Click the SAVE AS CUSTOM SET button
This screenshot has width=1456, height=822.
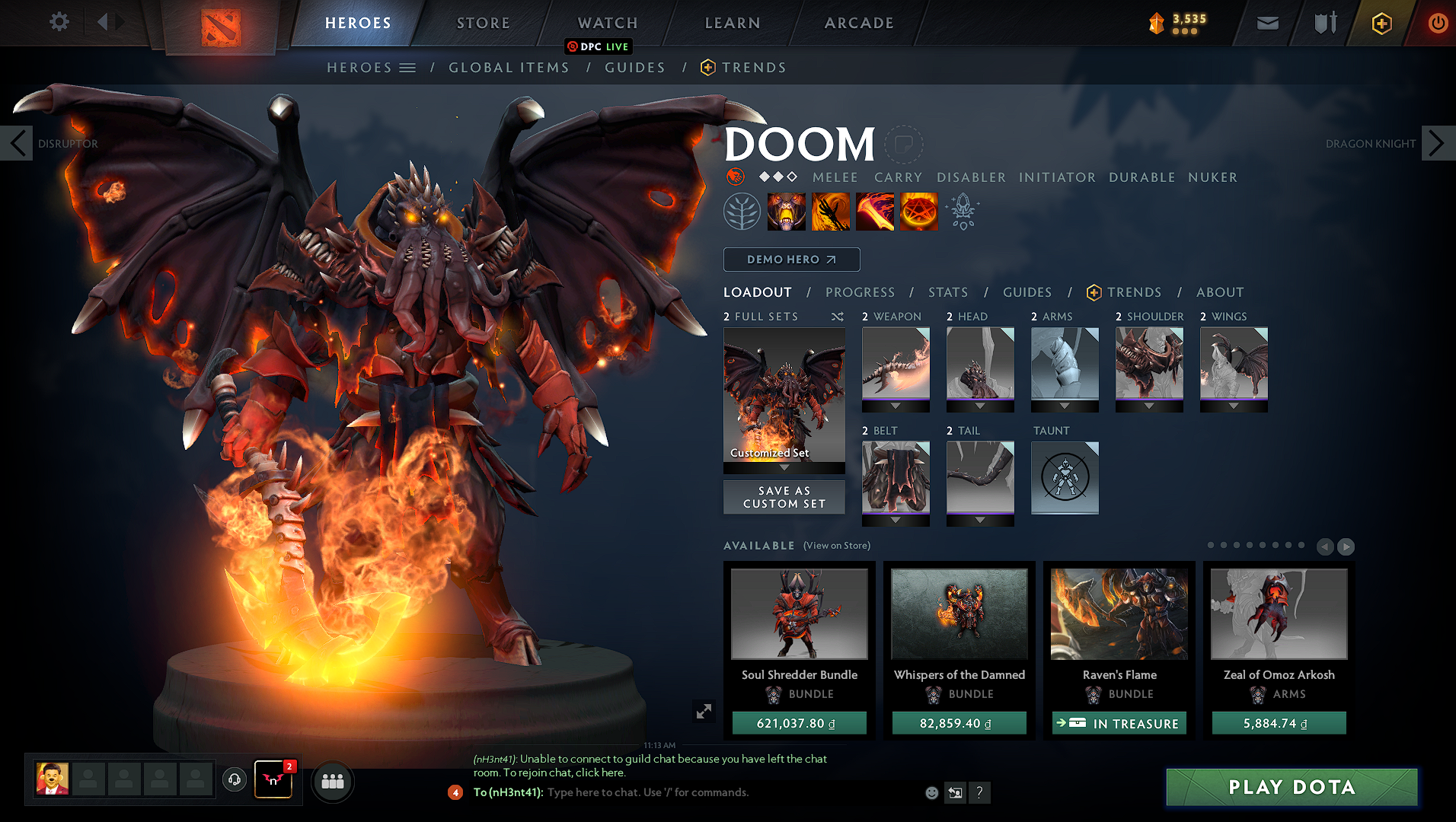(784, 496)
